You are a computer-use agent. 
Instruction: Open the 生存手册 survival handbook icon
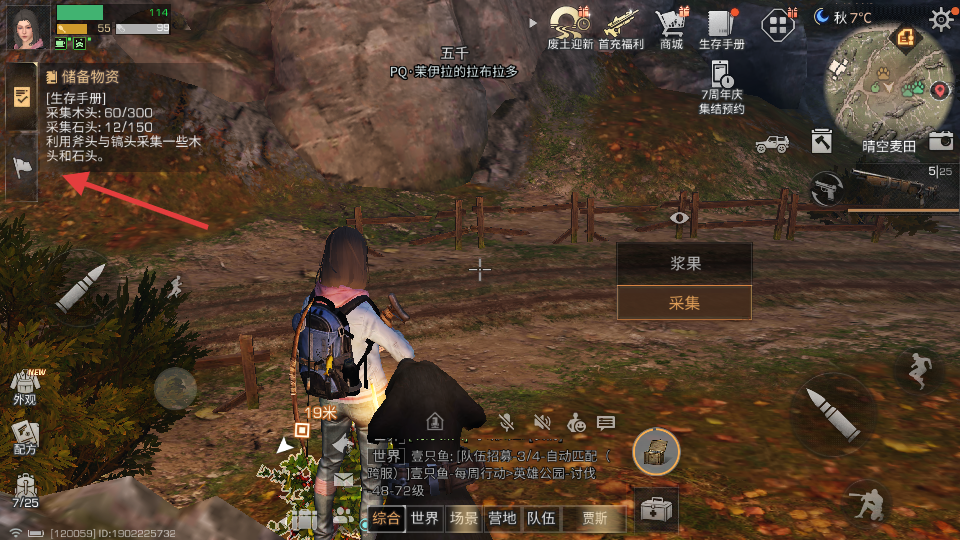(x=722, y=26)
